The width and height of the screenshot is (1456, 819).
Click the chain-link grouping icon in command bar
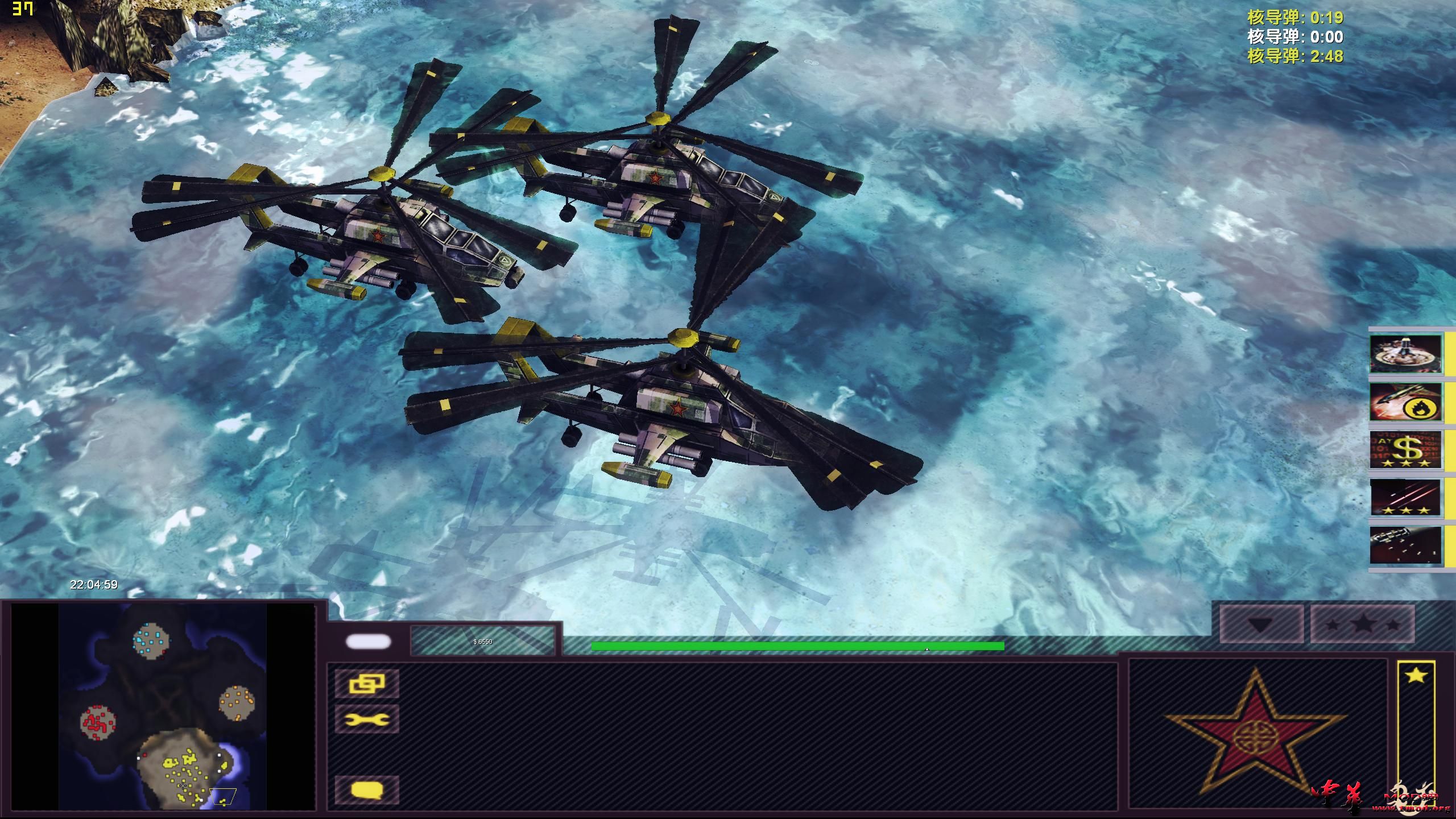367,685
